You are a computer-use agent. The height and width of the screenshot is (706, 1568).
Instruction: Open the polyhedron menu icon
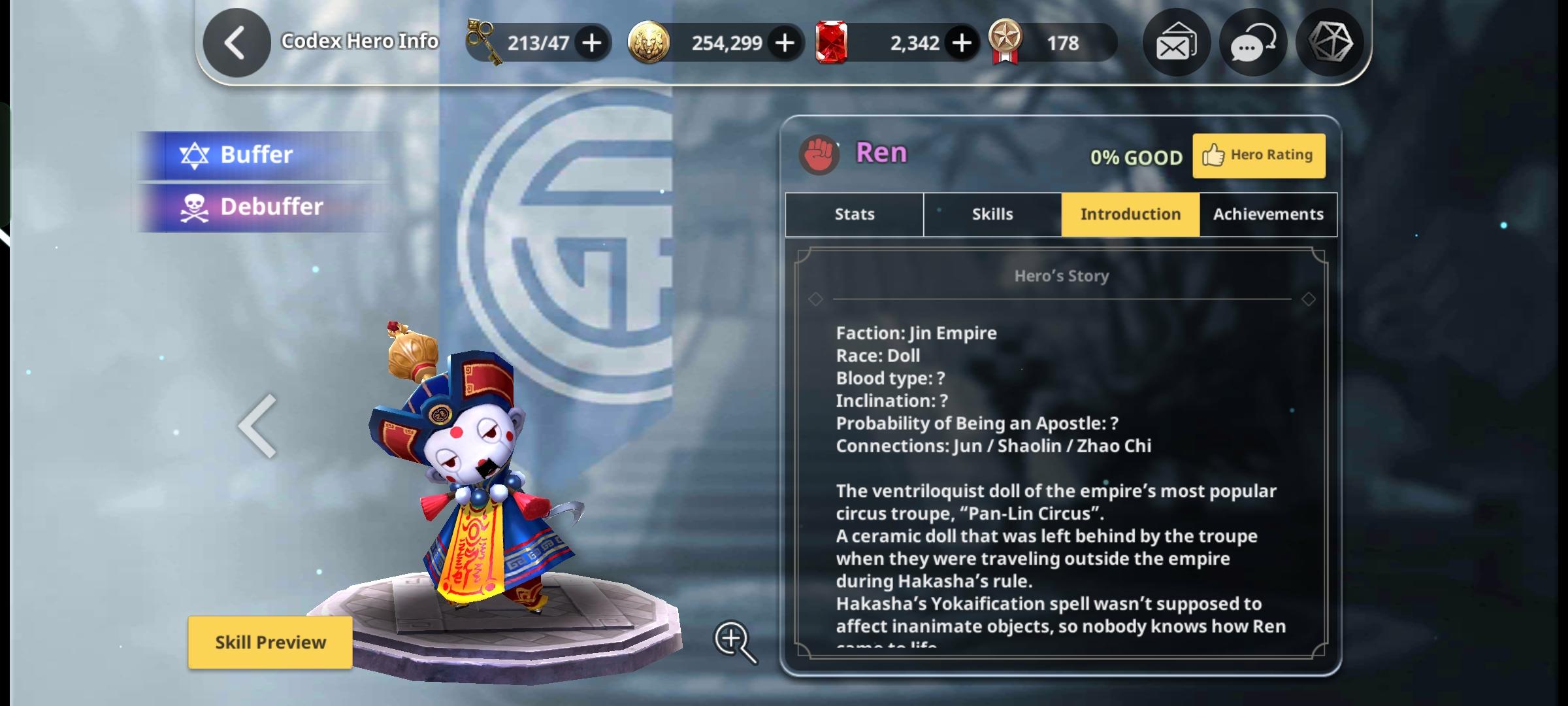click(x=1330, y=43)
